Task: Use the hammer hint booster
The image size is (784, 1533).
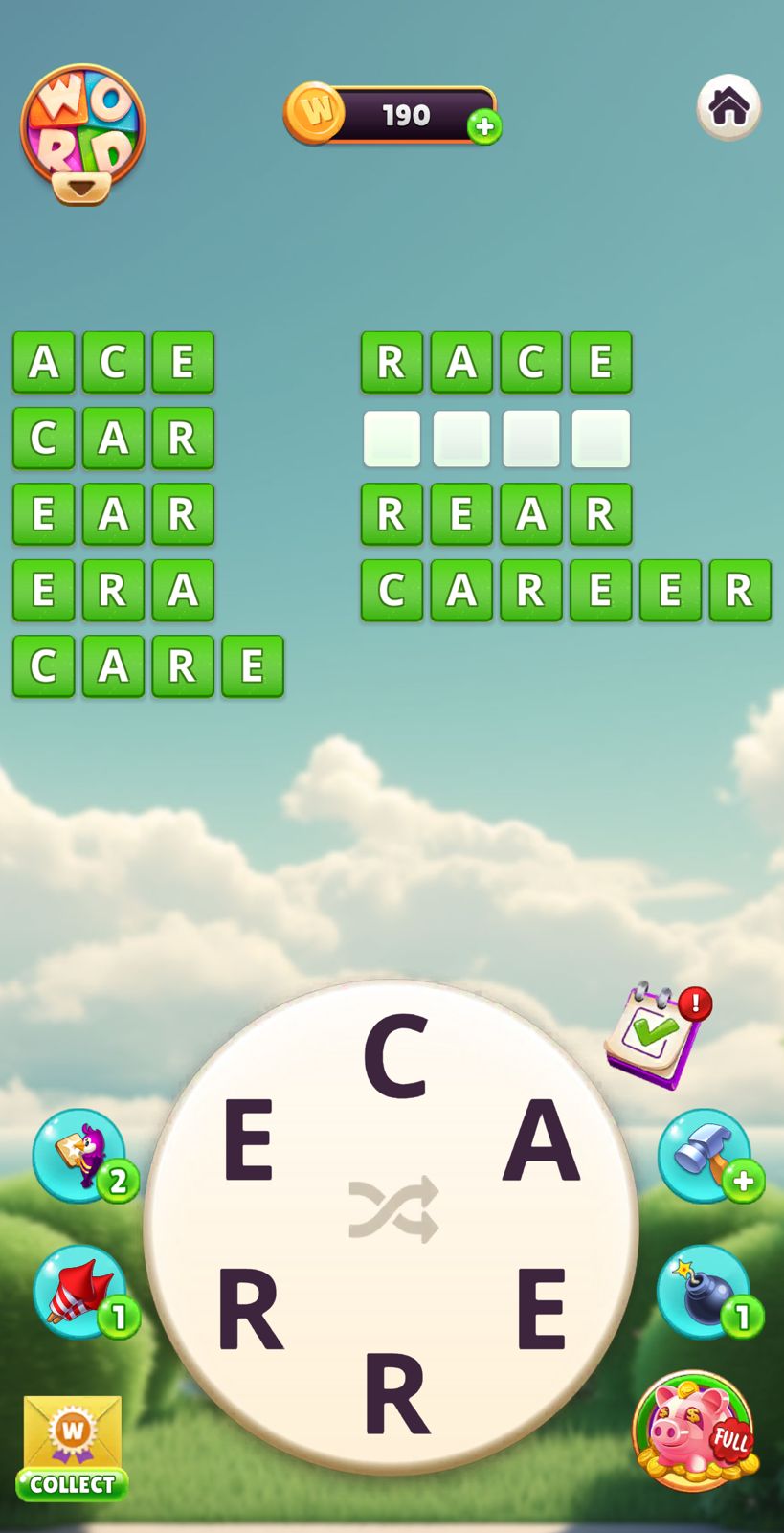Action: coord(706,1154)
